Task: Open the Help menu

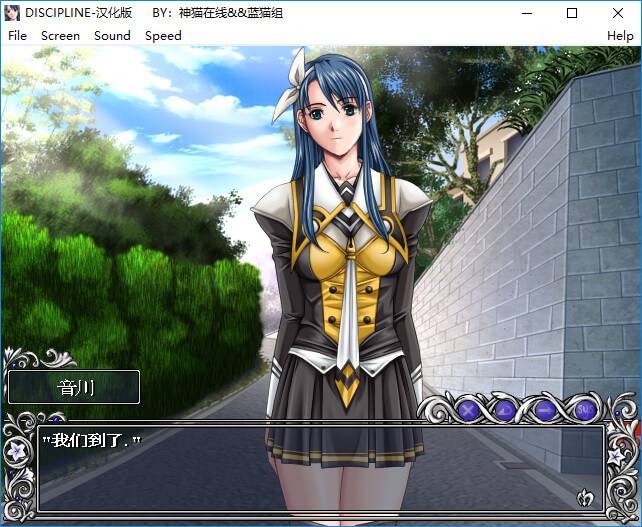Action: tap(620, 35)
